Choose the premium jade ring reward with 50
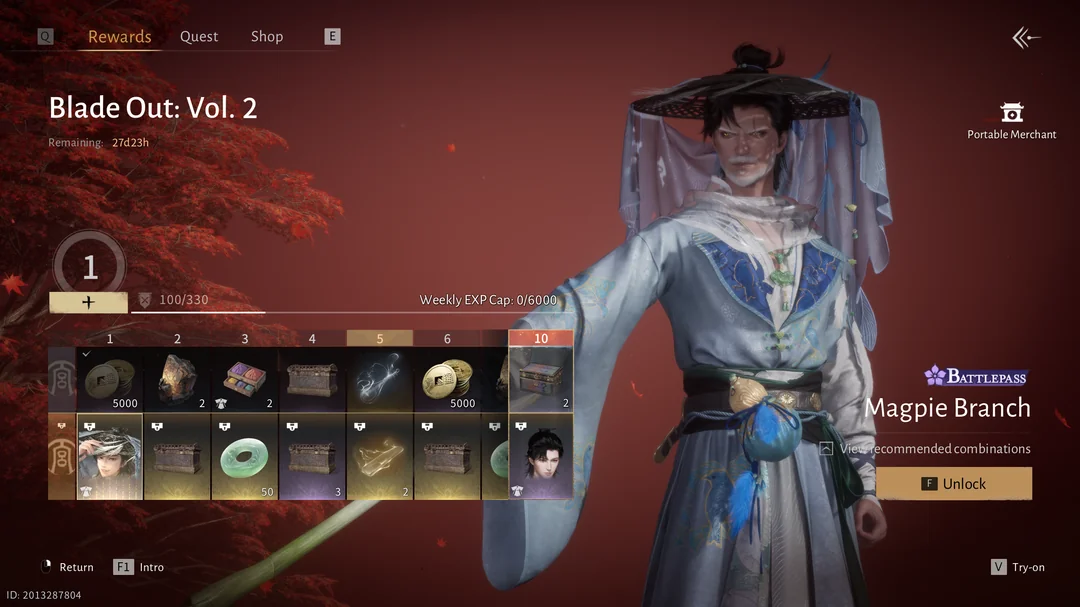 tap(245, 457)
